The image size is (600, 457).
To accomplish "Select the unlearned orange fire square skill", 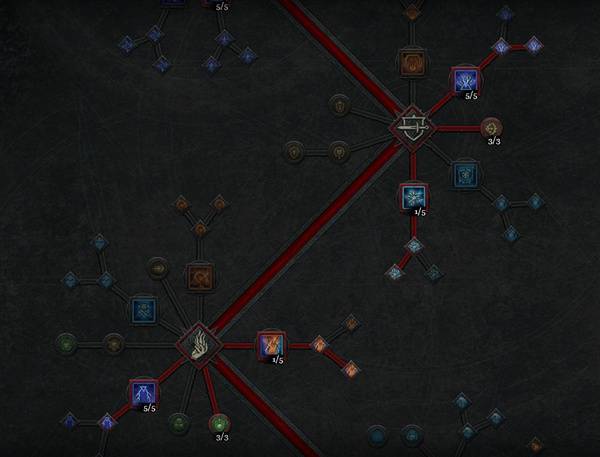I will 200,276.
